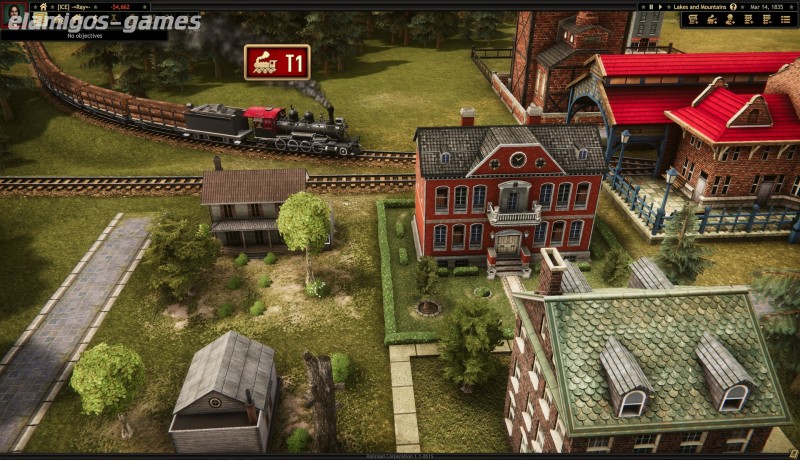Open the home icon in the top bar
Viewport: 800px width, 460px height.
[x=43, y=6]
